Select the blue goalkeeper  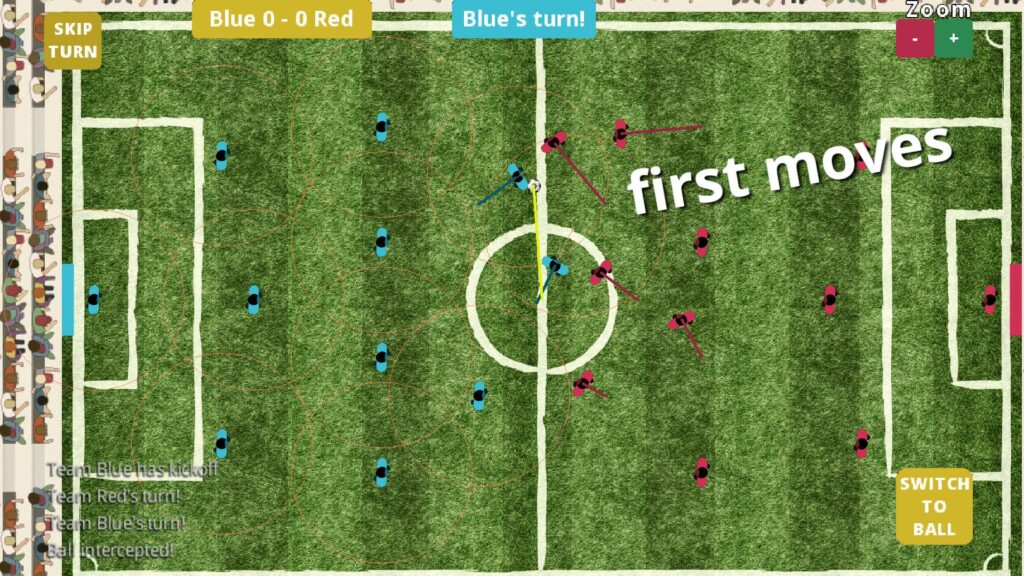click(x=94, y=298)
